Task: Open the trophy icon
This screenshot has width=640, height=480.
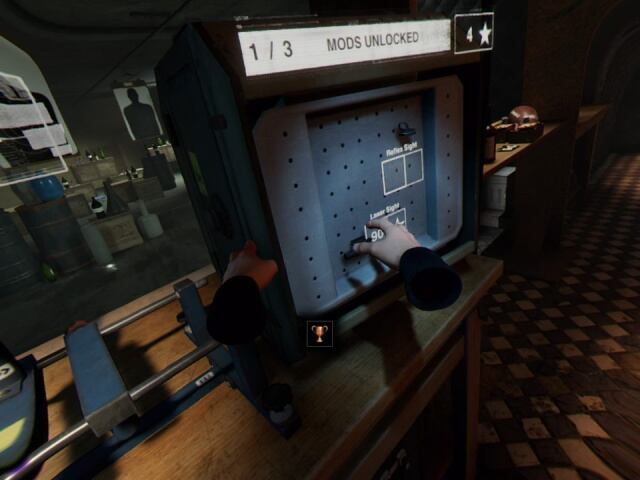Action: 319,332
